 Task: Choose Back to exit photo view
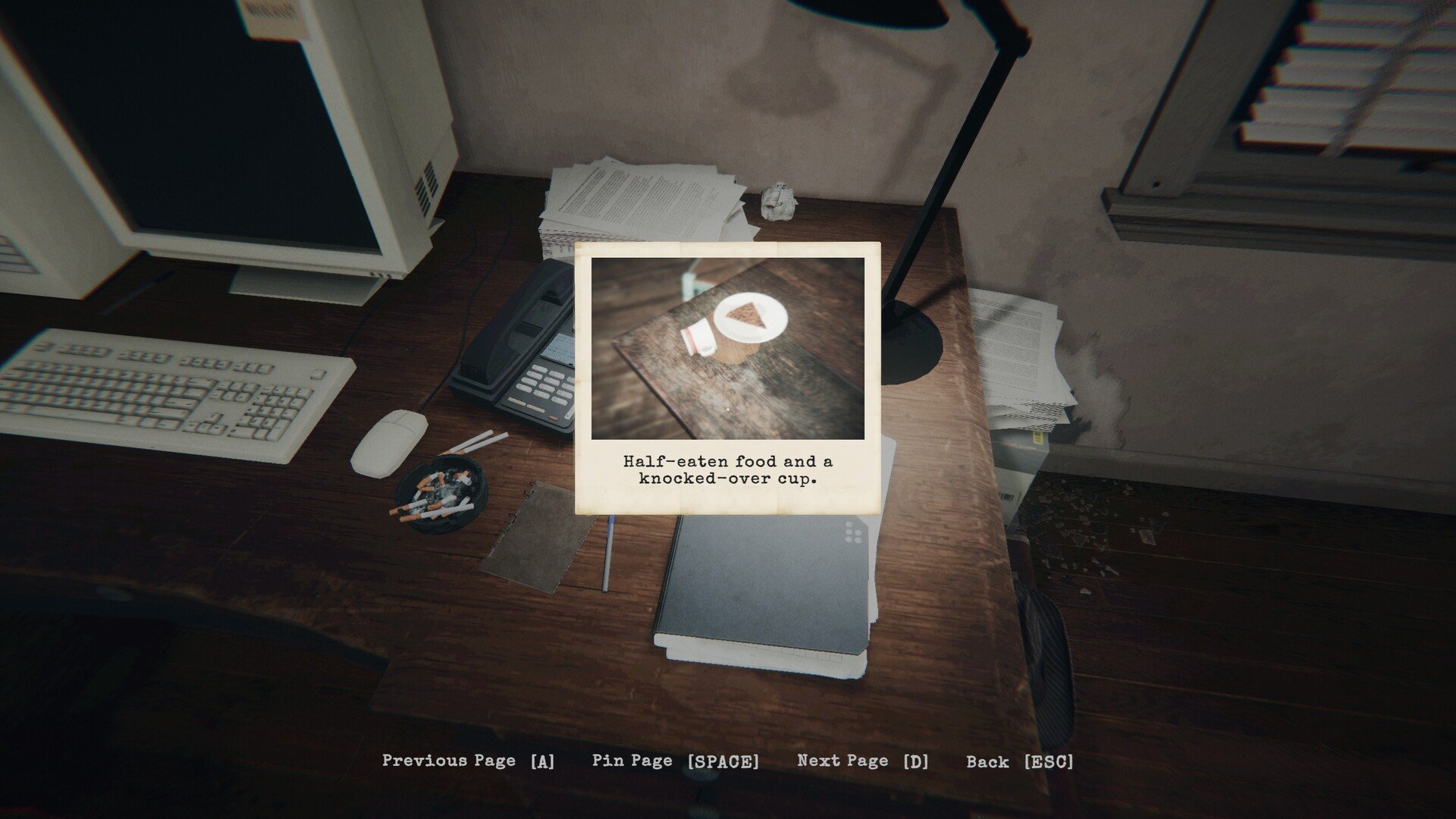[x=1019, y=762]
